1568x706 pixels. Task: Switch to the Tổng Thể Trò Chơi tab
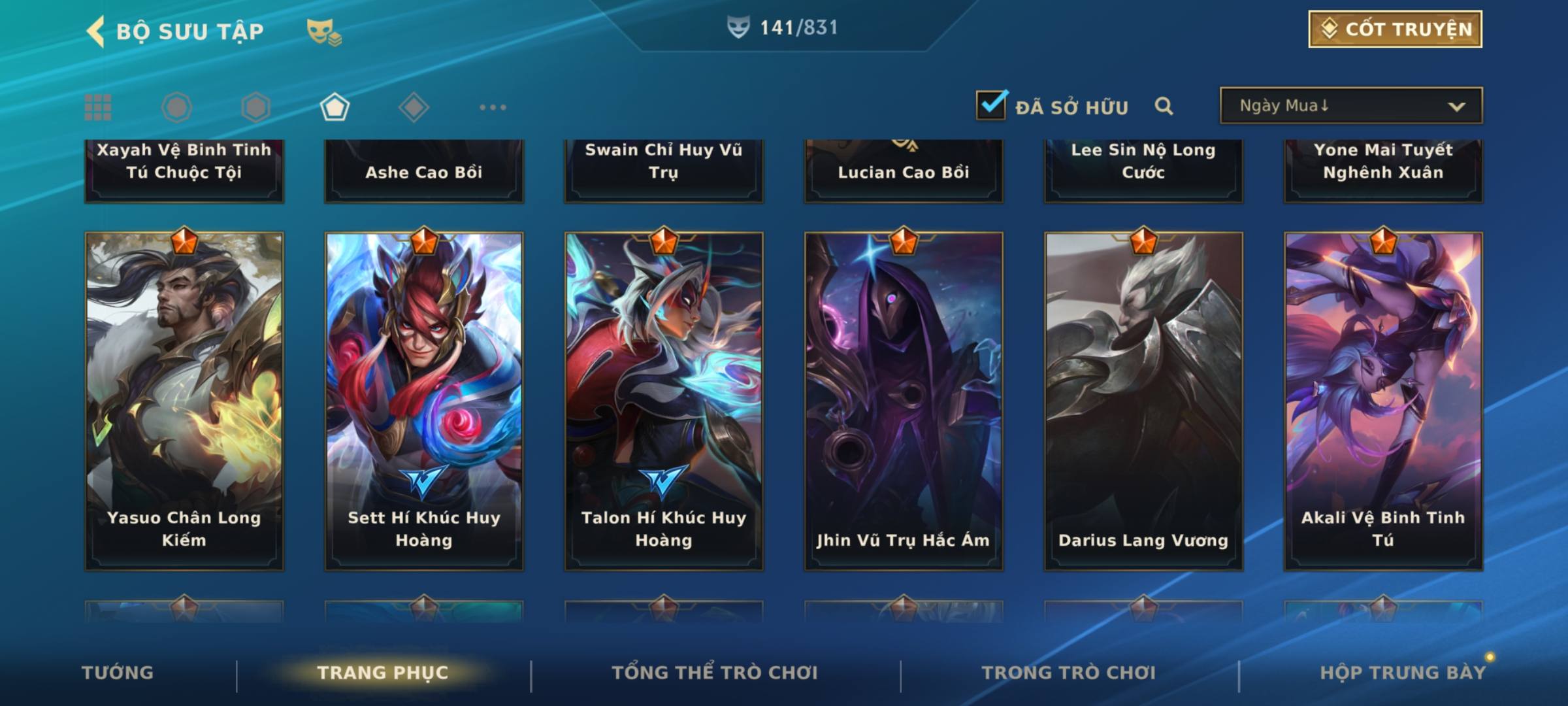tap(715, 673)
